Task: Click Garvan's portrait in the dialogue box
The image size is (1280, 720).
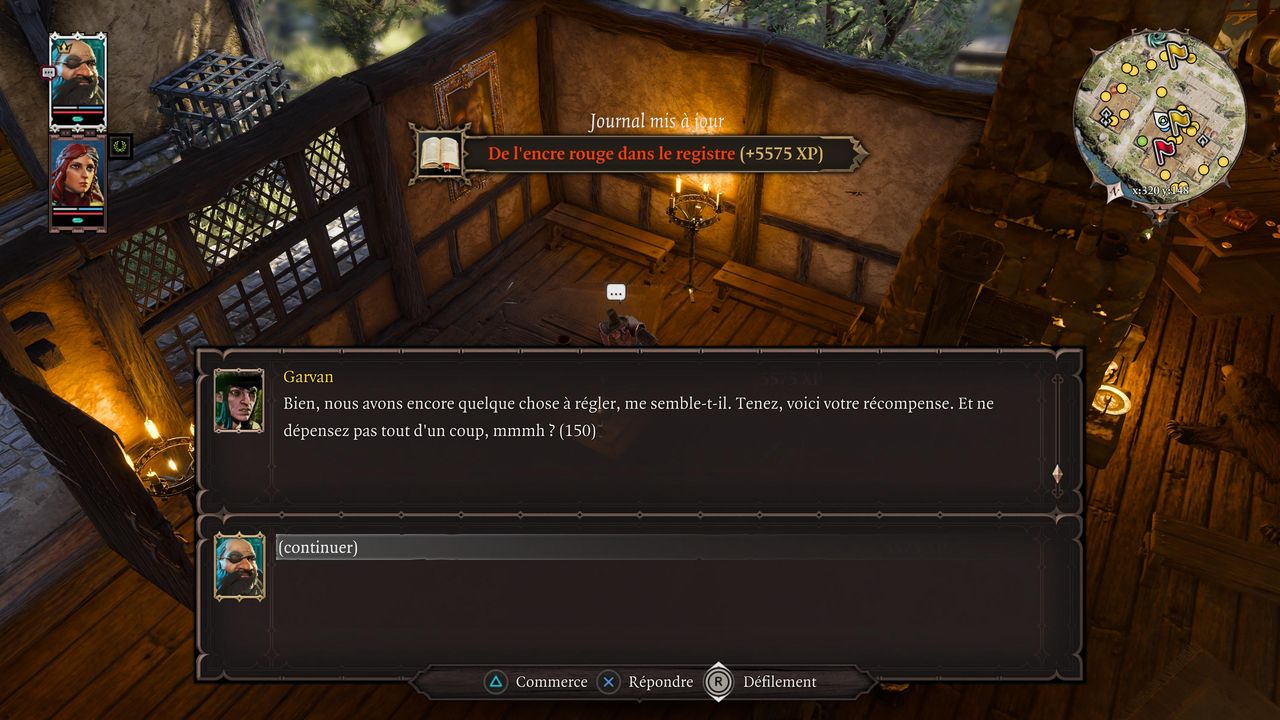Action: click(x=239, y=400)
